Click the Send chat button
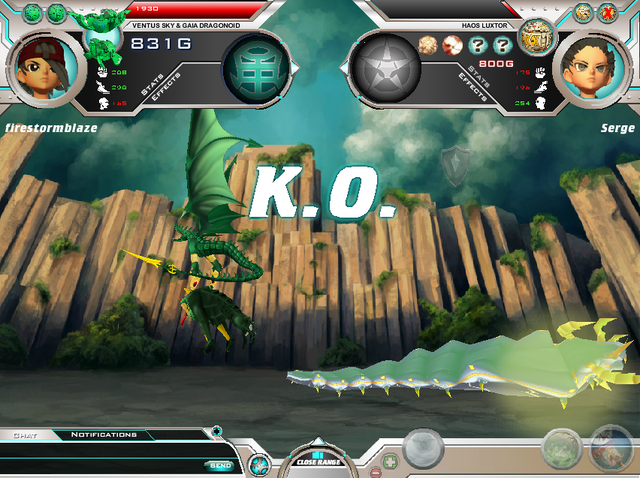 pyautogui.click(x=219, y=465)
